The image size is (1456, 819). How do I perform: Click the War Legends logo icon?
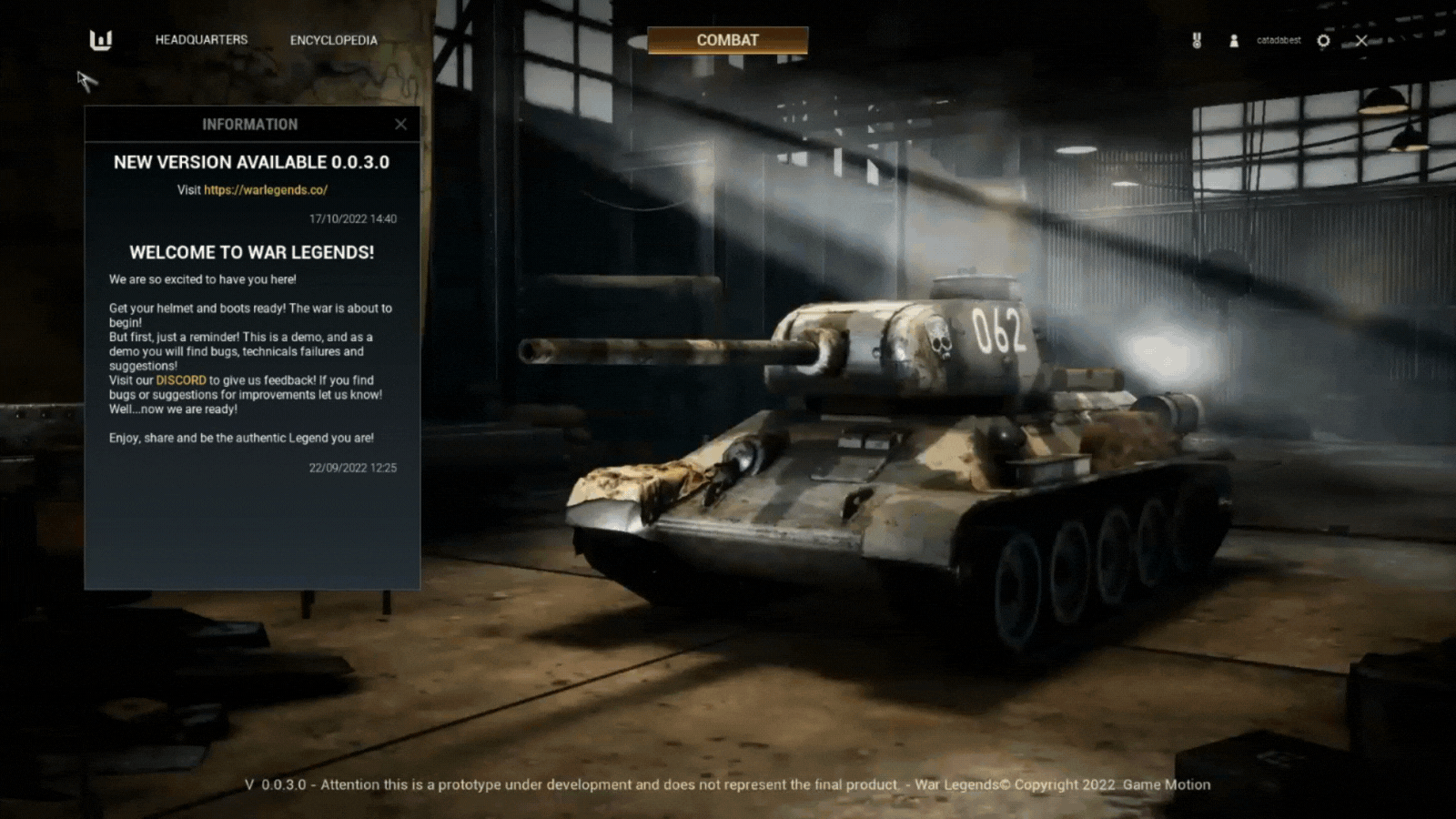click(x=101, y=40)
